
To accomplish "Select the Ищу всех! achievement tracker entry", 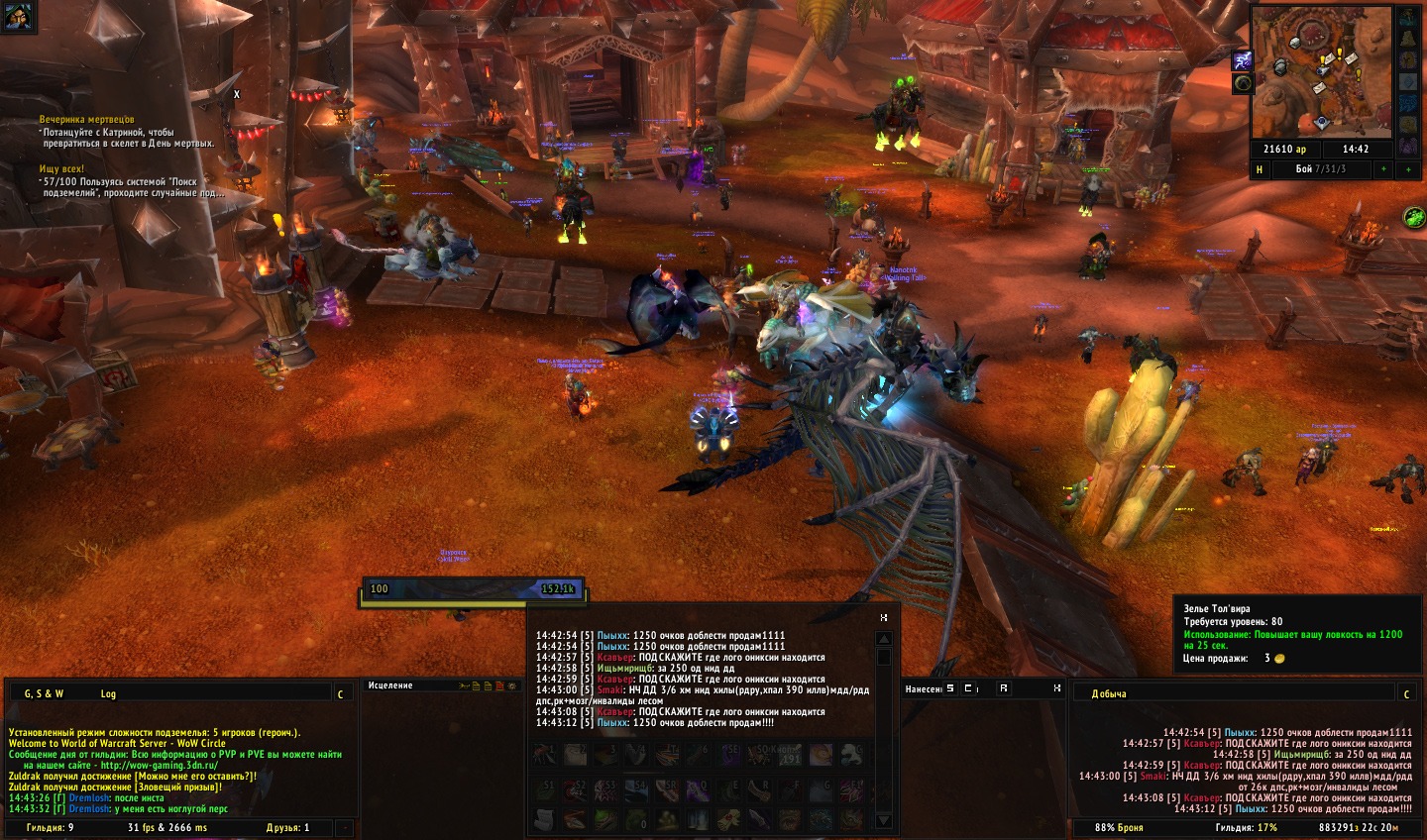I will [x=61, y=169].
